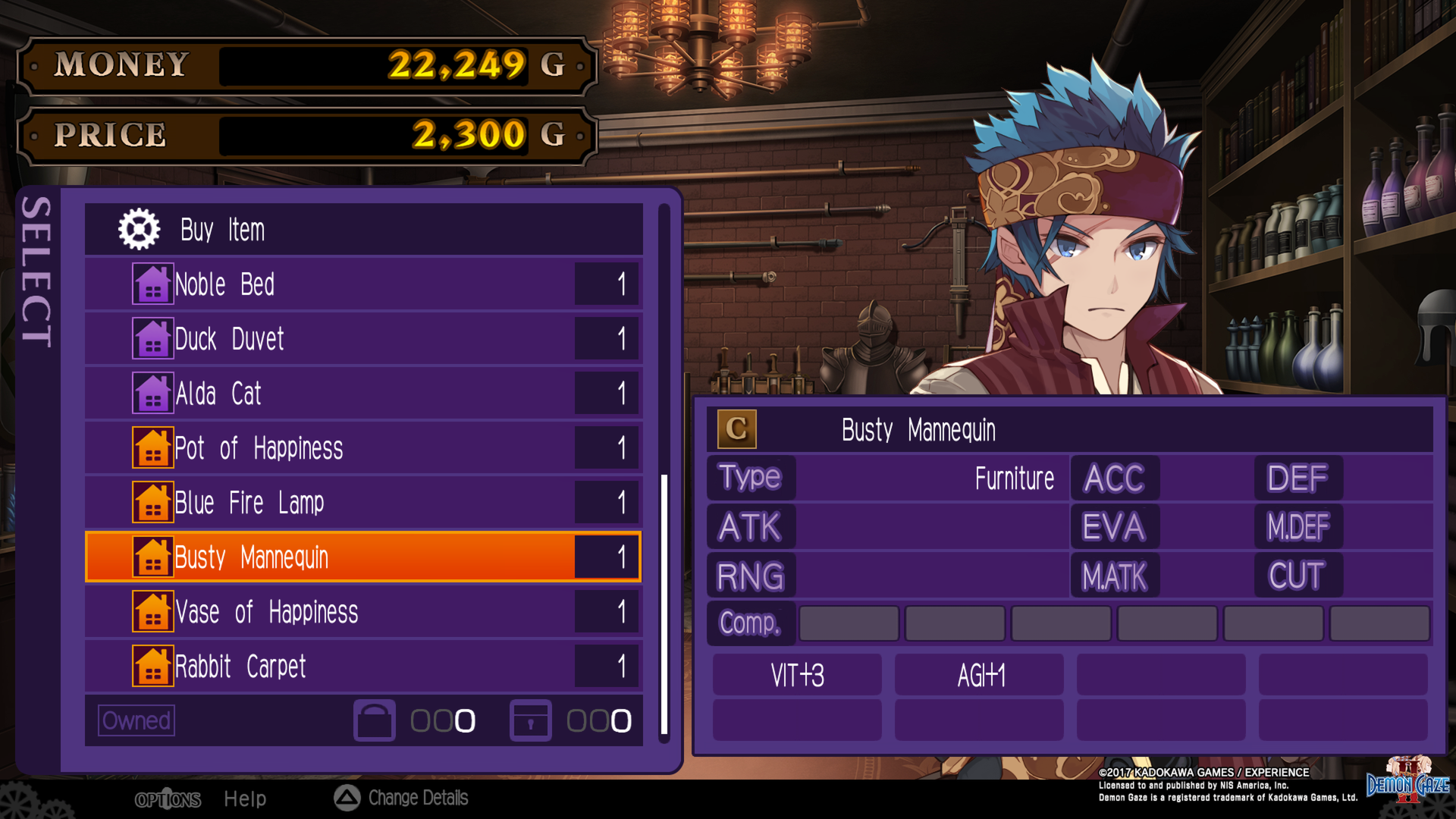This screenshot has height=819, width=1456.
Task: Click the Rabbit Carpet furniture icon
Action: coord(153,666)
